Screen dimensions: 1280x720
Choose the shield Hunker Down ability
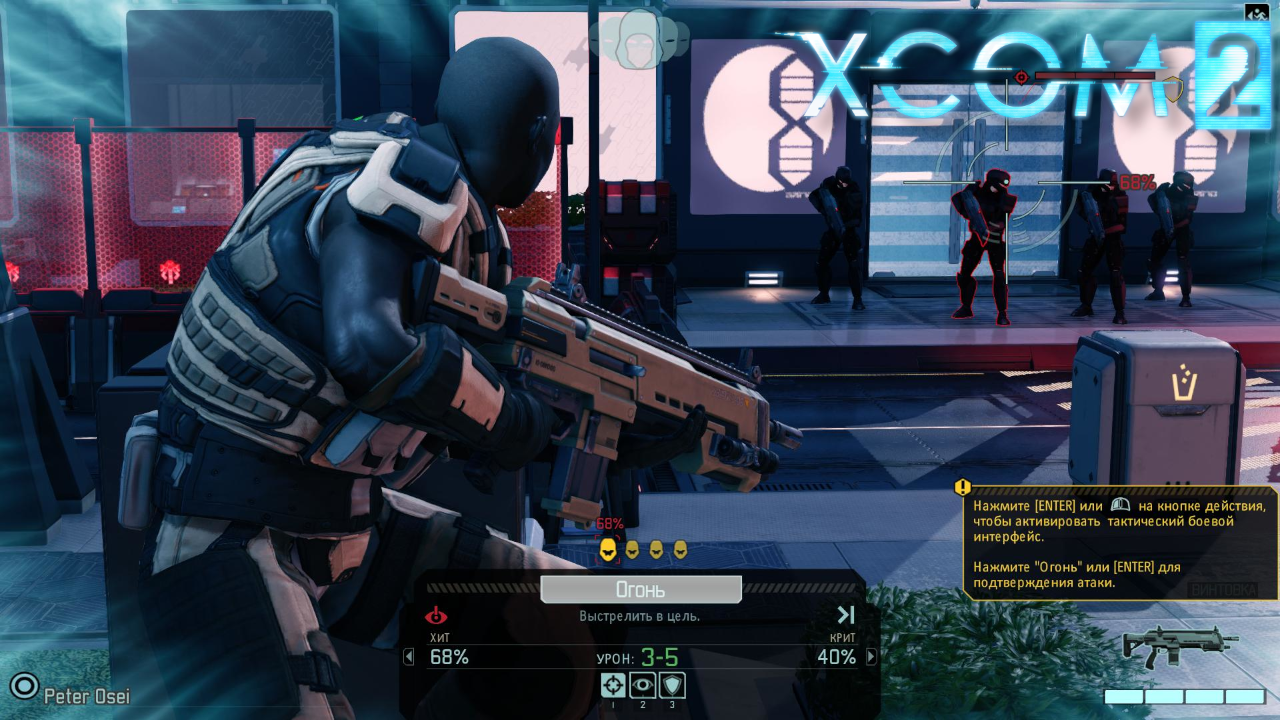coord(672,685)
